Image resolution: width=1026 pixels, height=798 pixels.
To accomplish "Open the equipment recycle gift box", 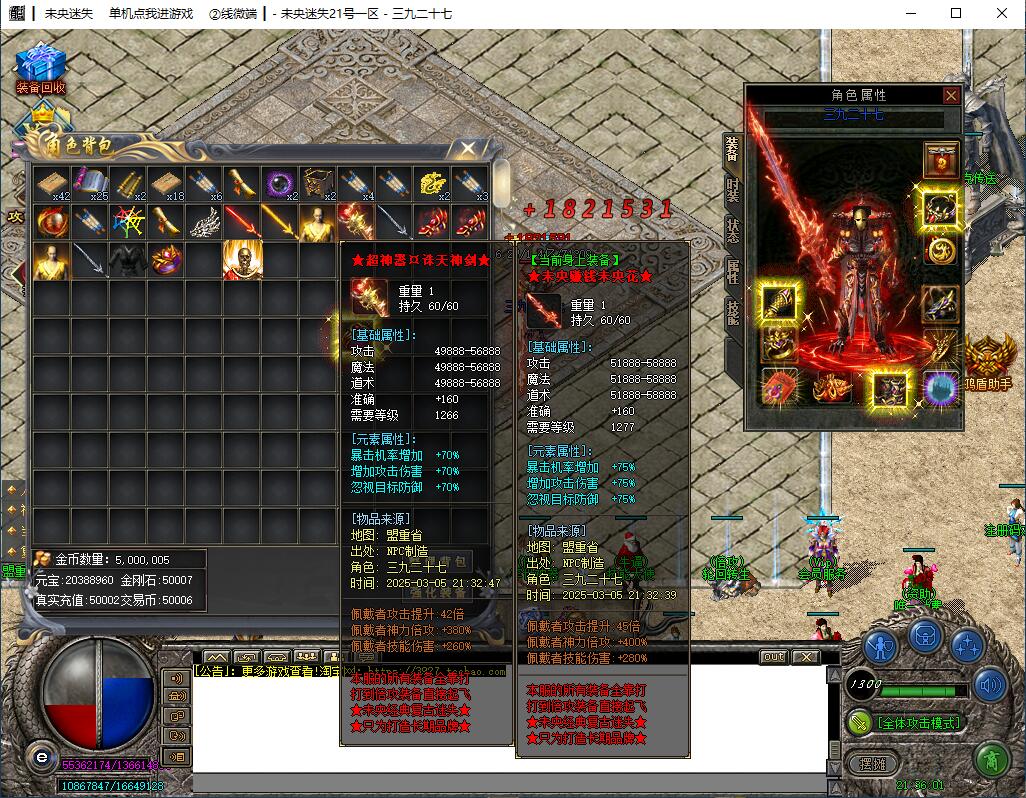I will (40, 64).
